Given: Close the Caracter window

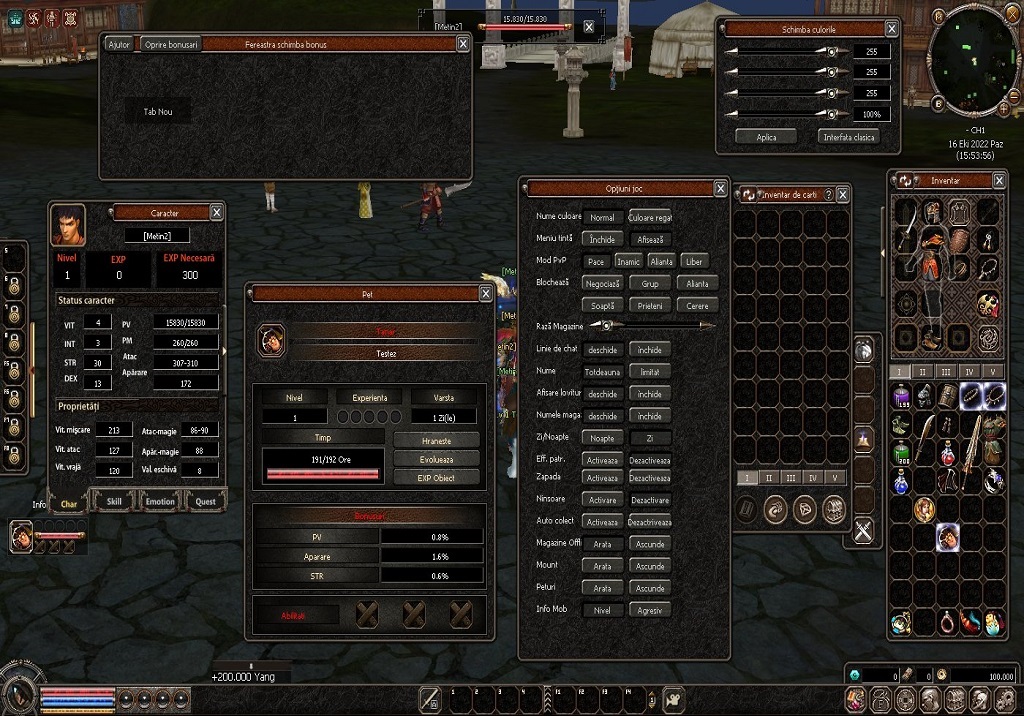Looking at the screenshot, I should click(x=216, y=212).
